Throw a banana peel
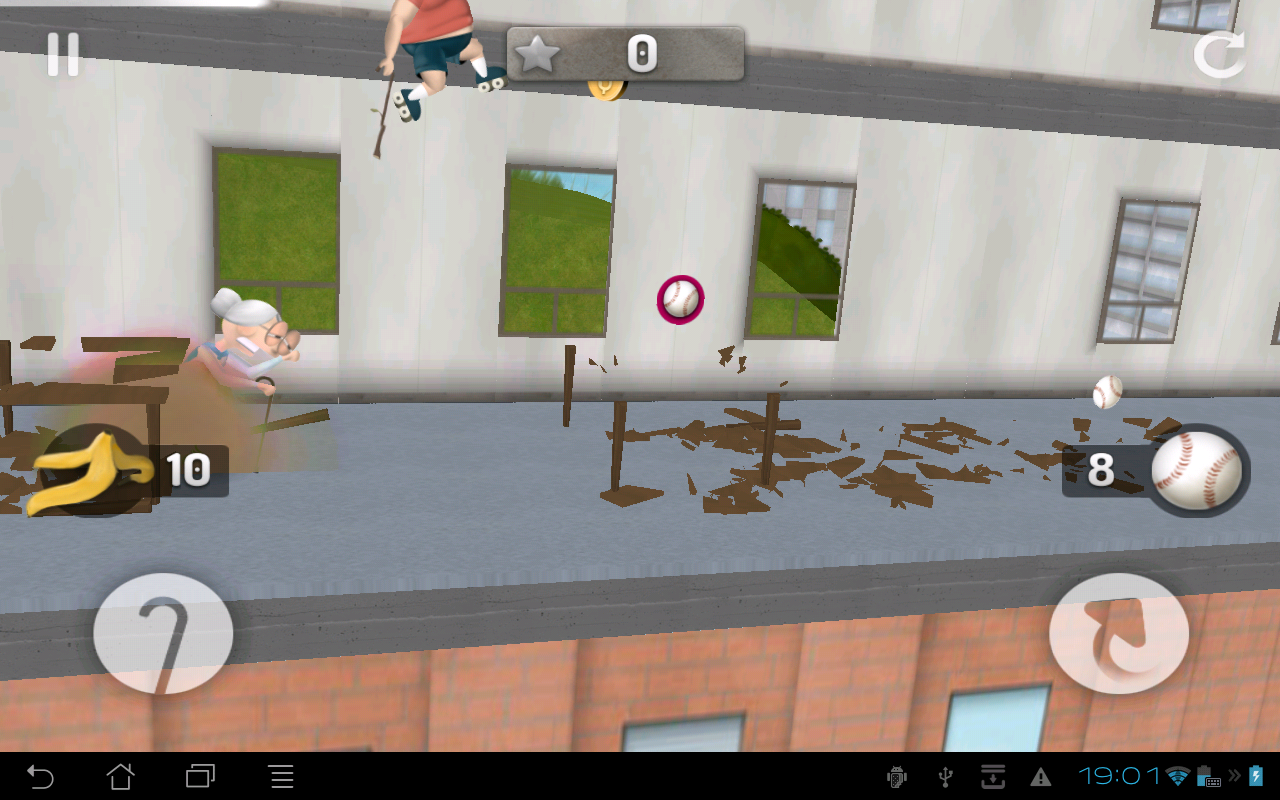Screen dimensions: 1280x800 click(x=92, y=470)
